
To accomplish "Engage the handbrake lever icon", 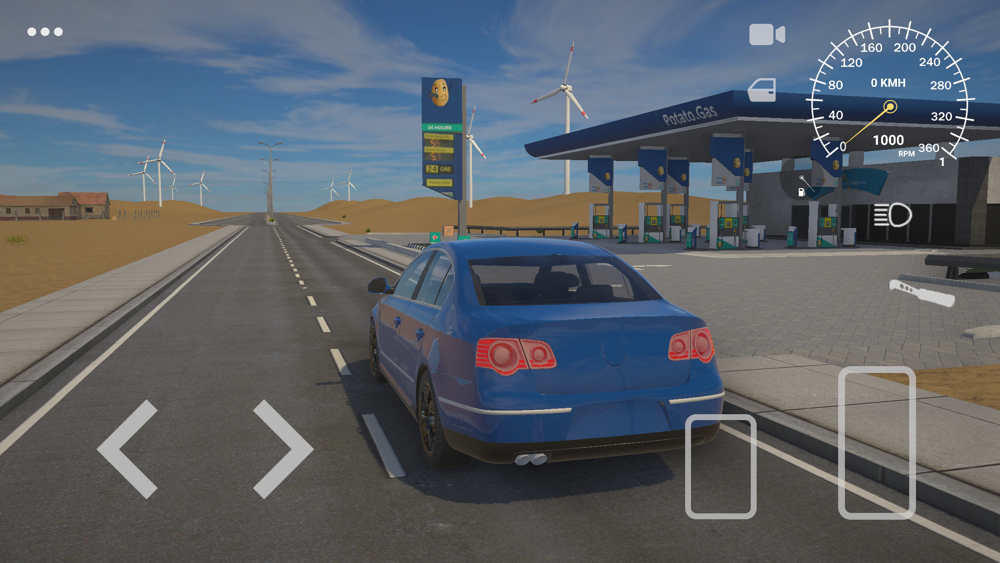I will tap(921, 293).
